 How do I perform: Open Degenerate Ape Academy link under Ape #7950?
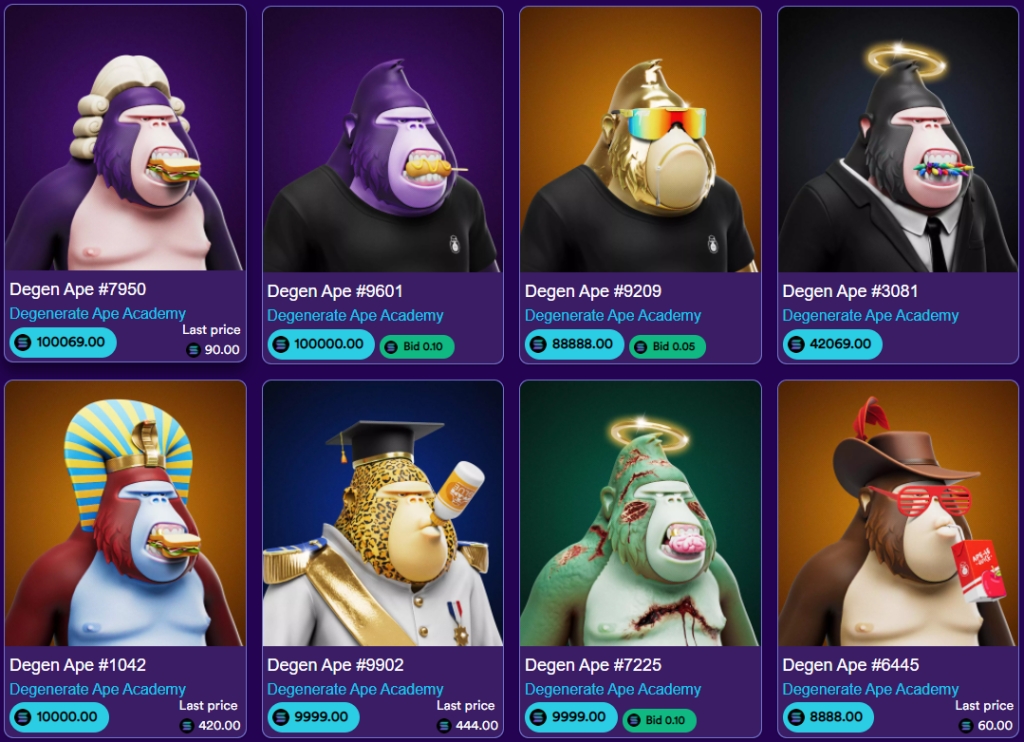(98, 313)
